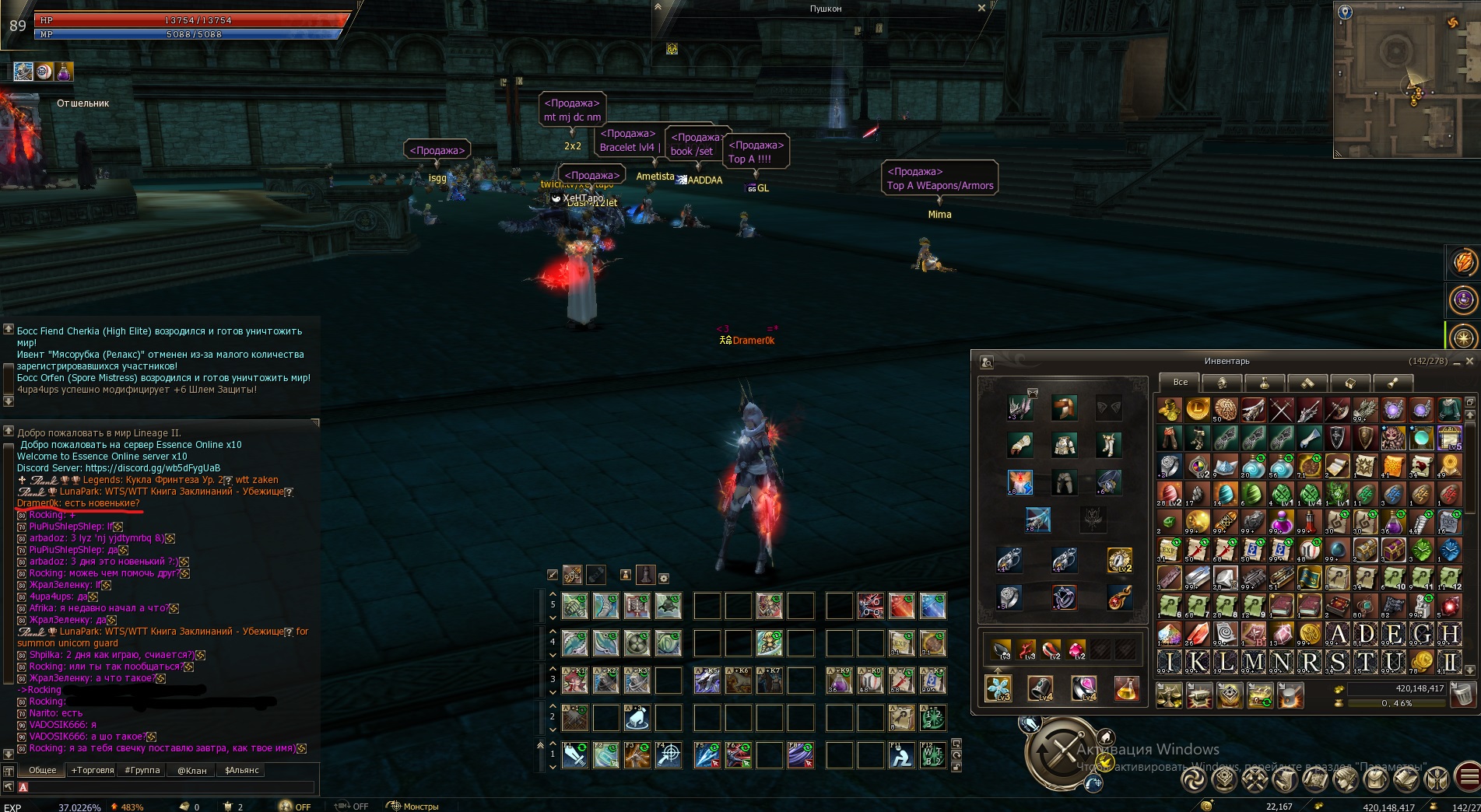Open the helmet equipment inventory tab
Image resolution: width=1481 pixels, height=812 pixels.
[1222, 383]
